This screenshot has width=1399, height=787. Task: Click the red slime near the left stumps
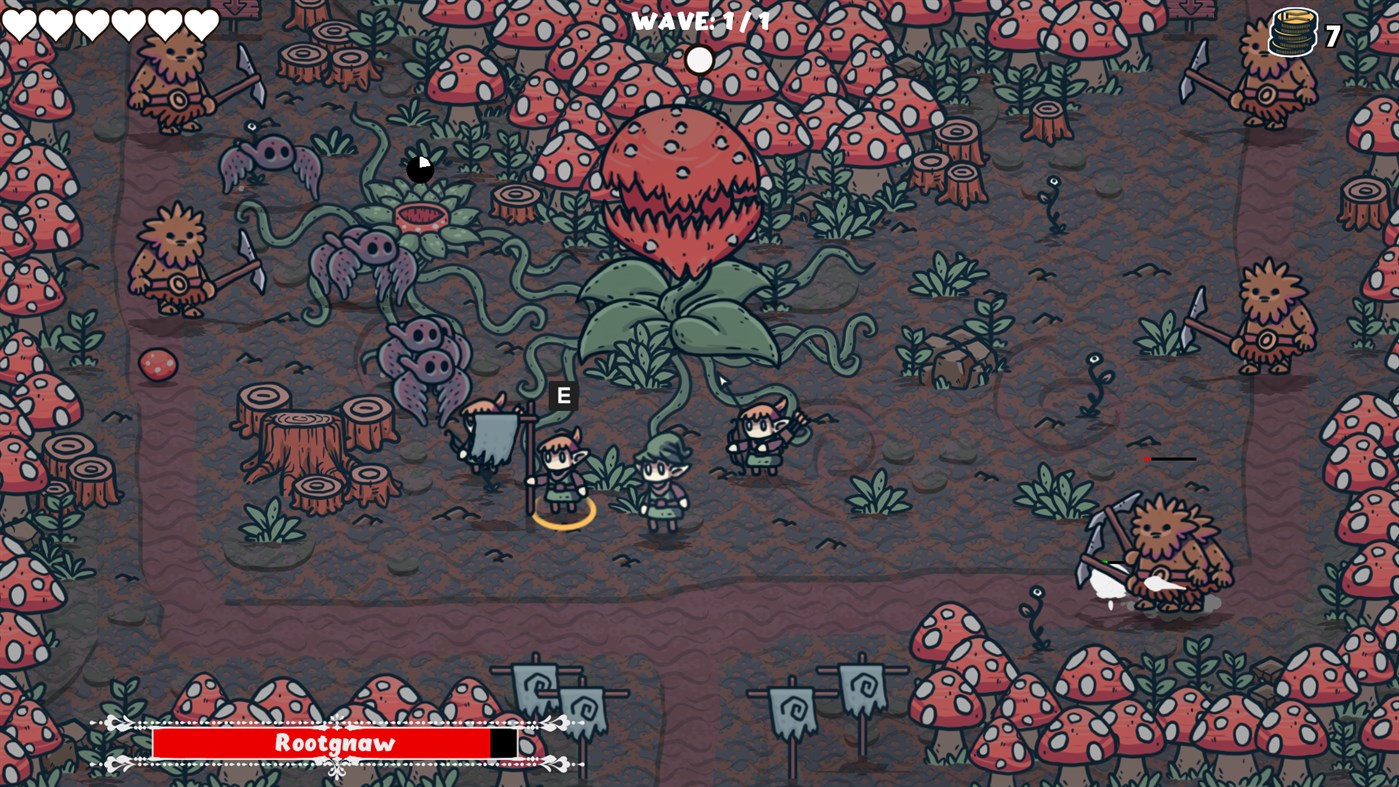[x=157, y=365]
